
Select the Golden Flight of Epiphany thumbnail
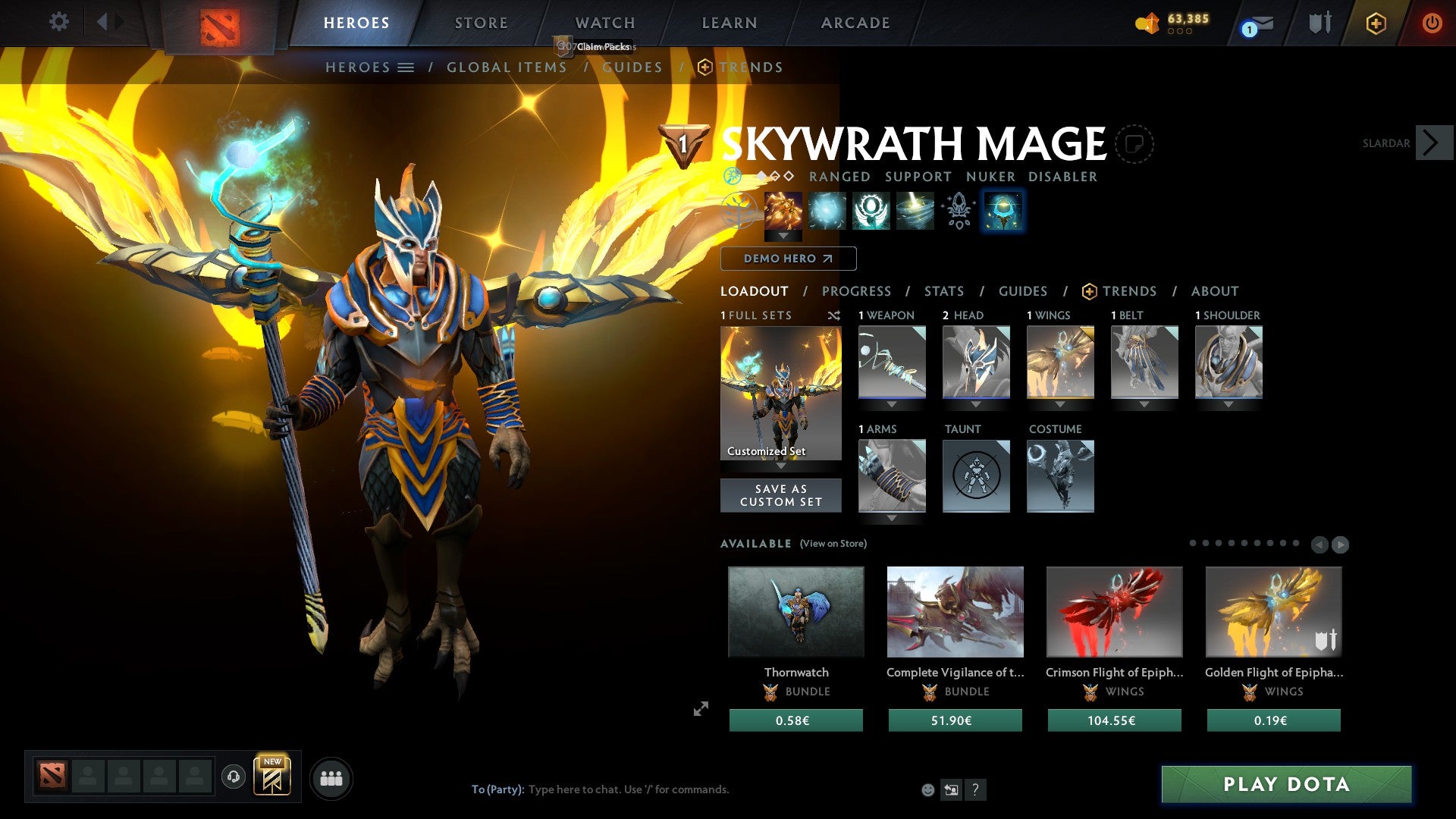coord(1272,611)
